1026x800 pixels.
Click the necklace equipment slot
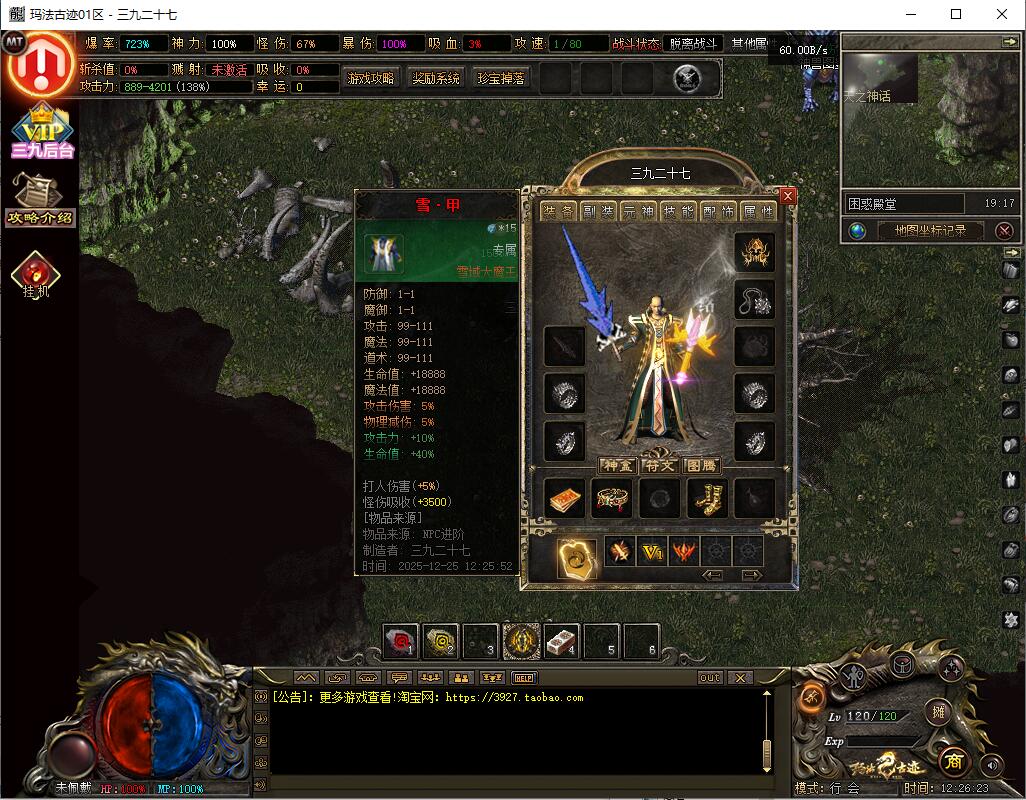click(x=755, y=299)
